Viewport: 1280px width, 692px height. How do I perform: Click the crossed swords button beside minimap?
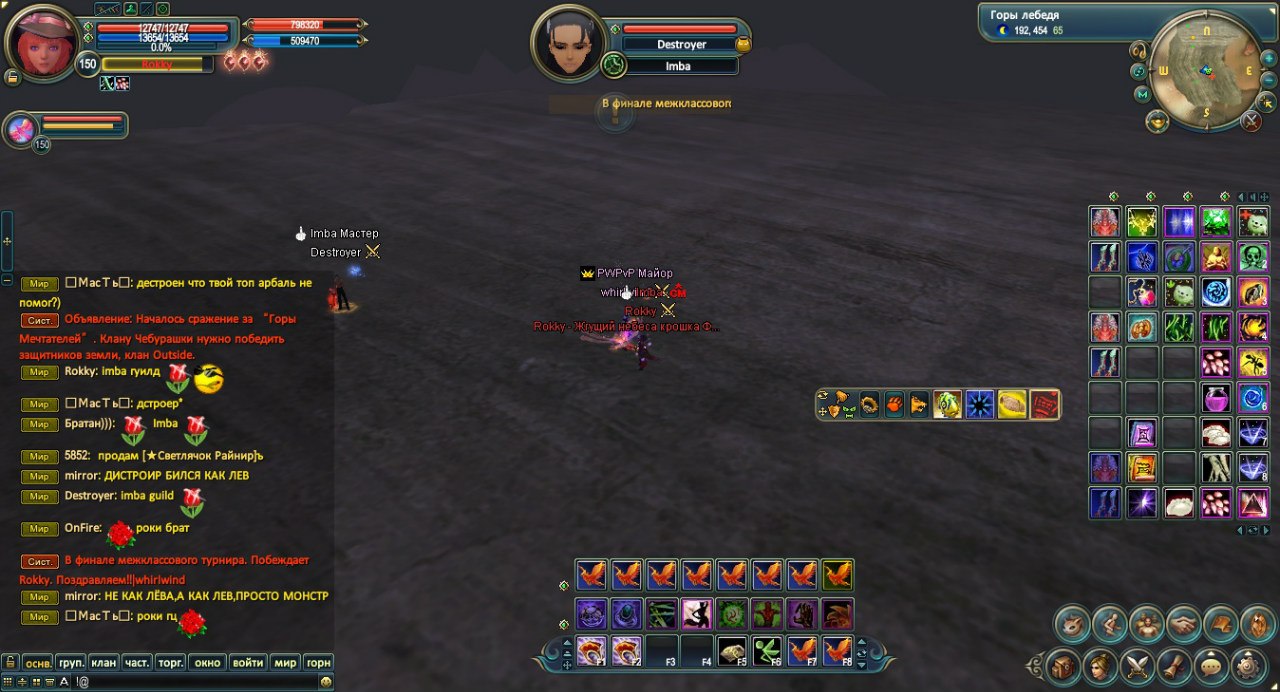[x=1251, y=121]
